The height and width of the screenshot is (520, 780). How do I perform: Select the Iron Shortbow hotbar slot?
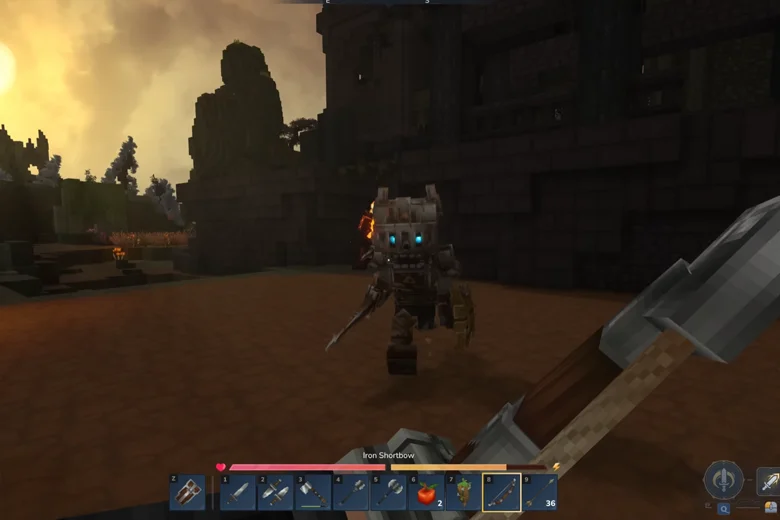click(501, 493)
